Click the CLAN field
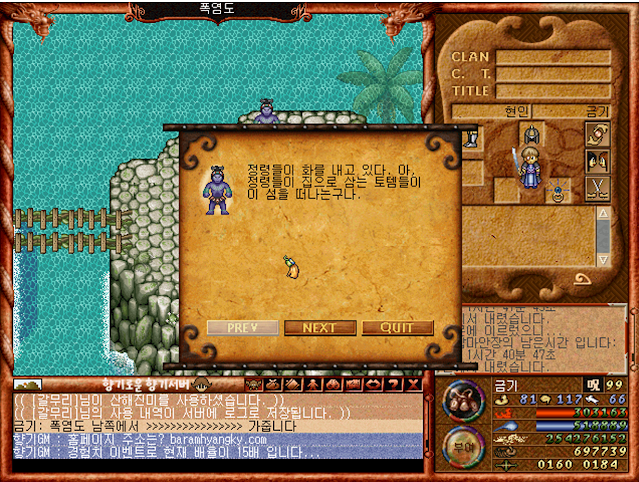 [x=553, y=58]
